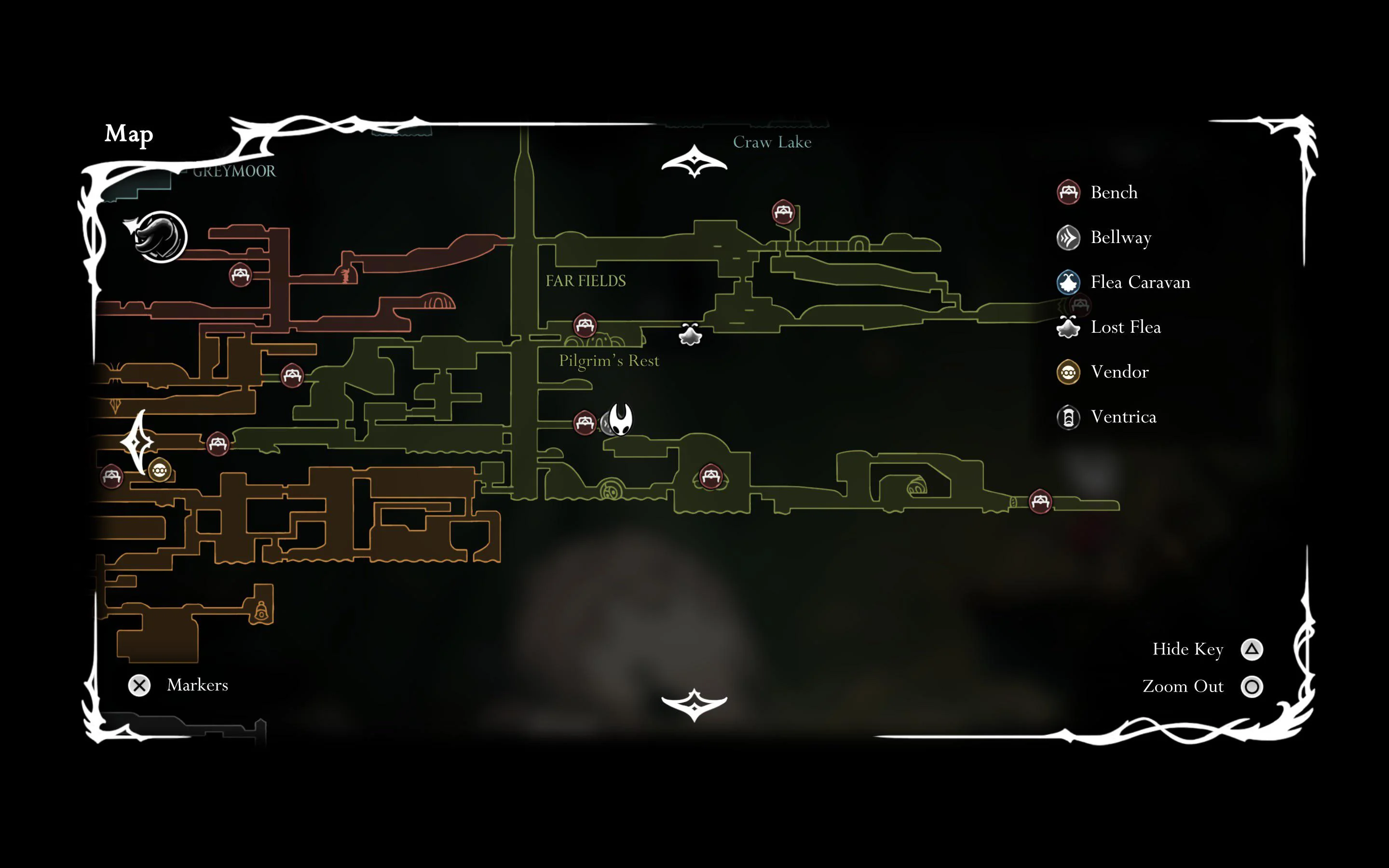The width and height of the screenshot is (1389, 868).
Task: Select the Flea Caravan legend icon
Action: click(1069, 283)
